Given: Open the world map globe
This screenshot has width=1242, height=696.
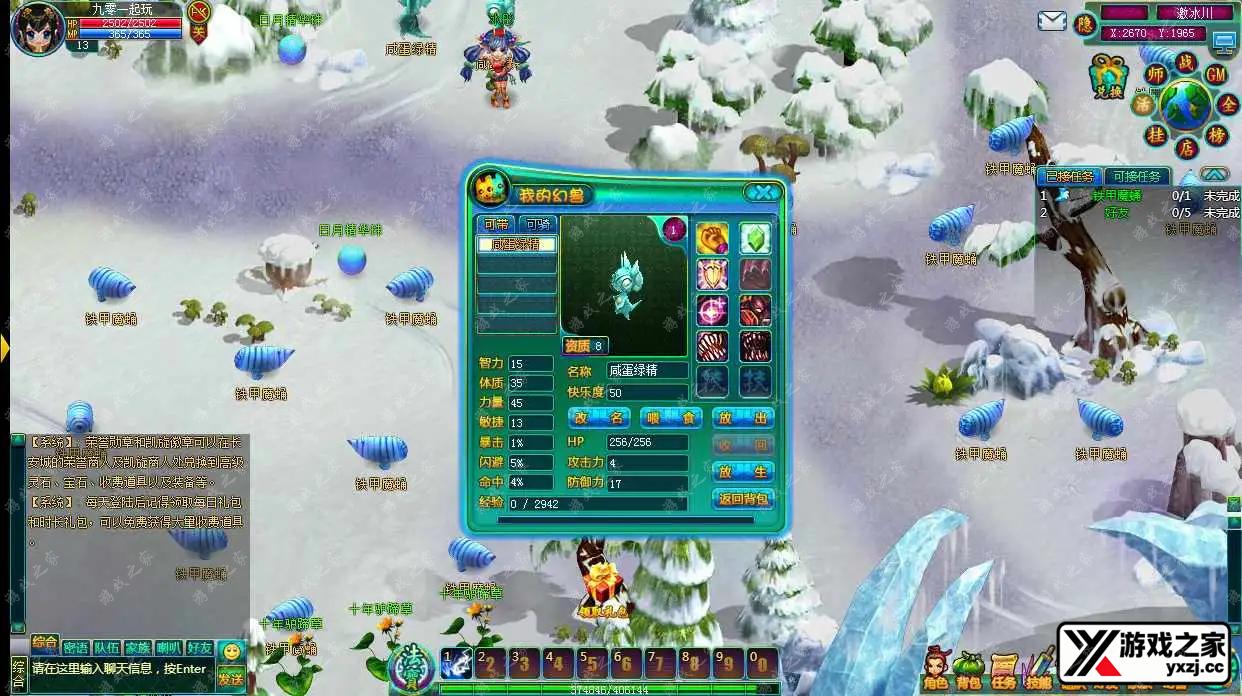Looking at the screenshot, I should coord(1185,106).
